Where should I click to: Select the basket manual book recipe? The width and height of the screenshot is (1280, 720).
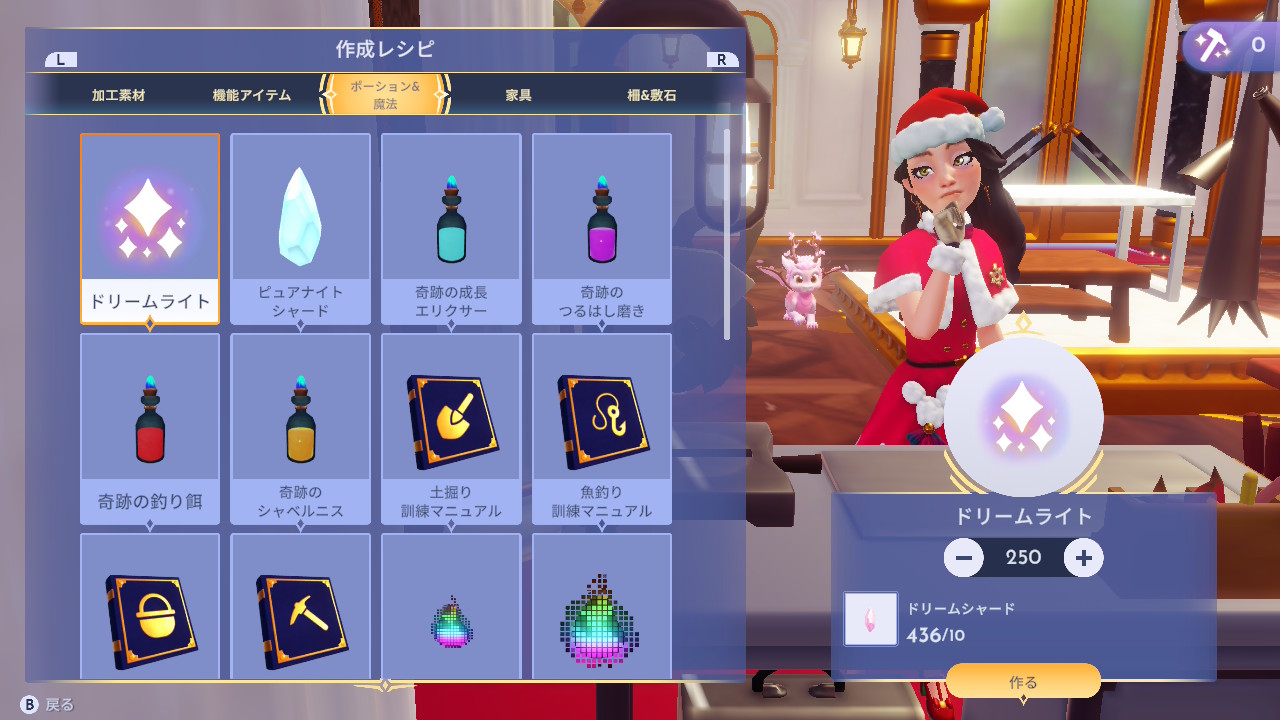coord(150,607)
